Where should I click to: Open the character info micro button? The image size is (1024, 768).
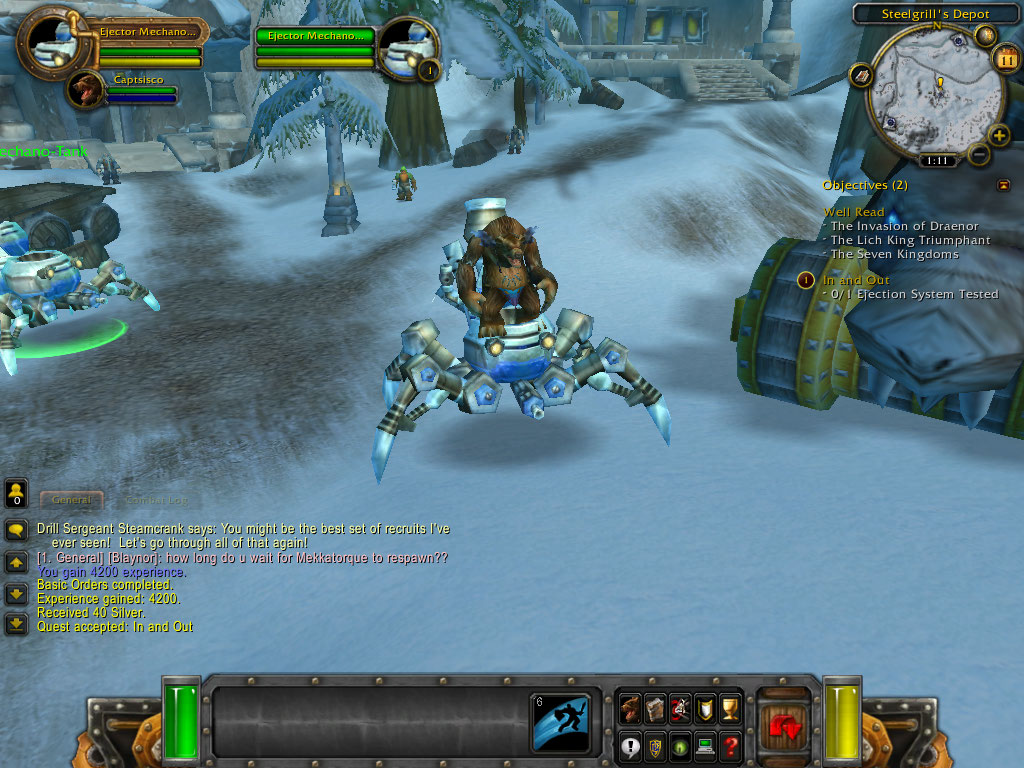click(630, 709)
